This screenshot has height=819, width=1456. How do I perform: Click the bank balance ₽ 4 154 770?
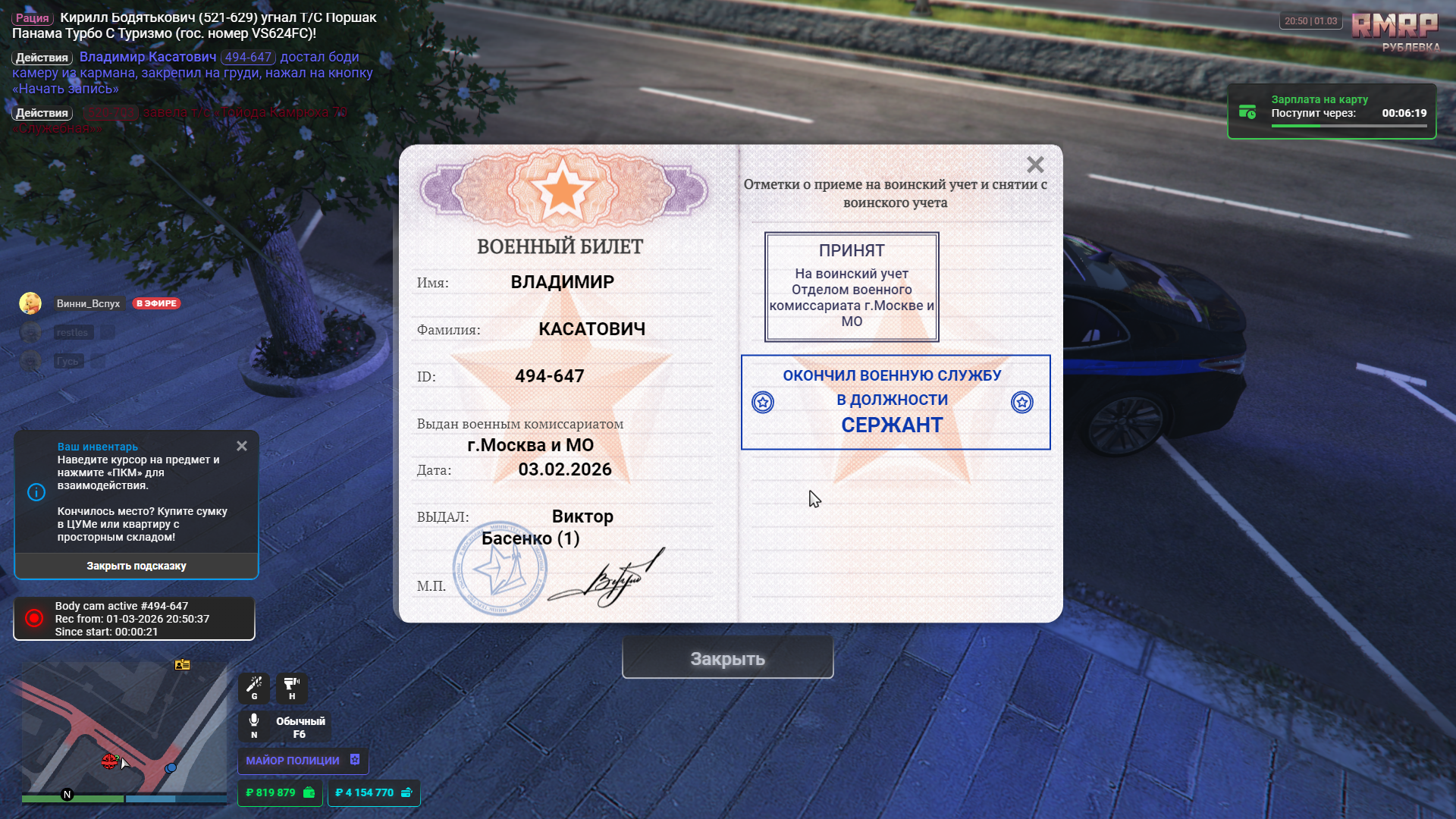373,792
